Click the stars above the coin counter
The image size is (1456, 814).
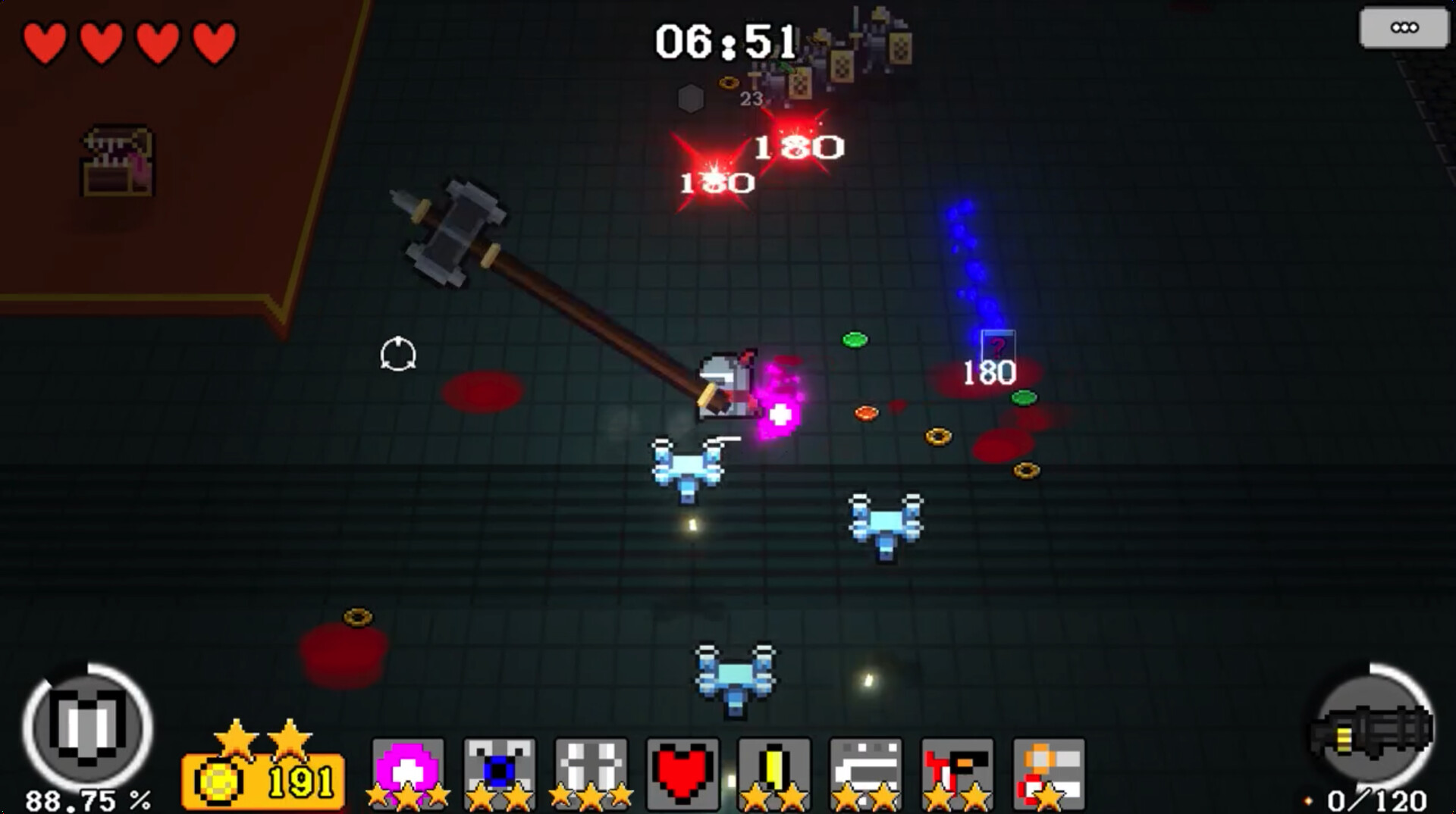263,735
